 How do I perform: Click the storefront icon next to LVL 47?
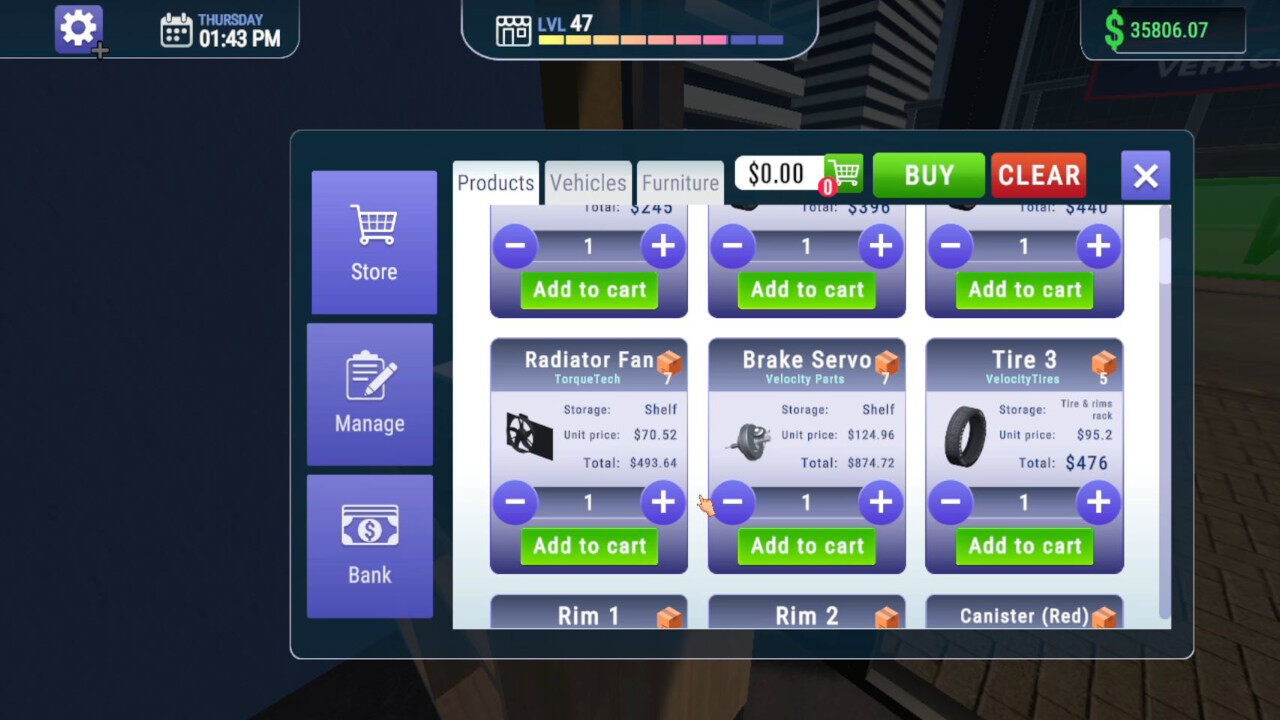pos(514,30)
